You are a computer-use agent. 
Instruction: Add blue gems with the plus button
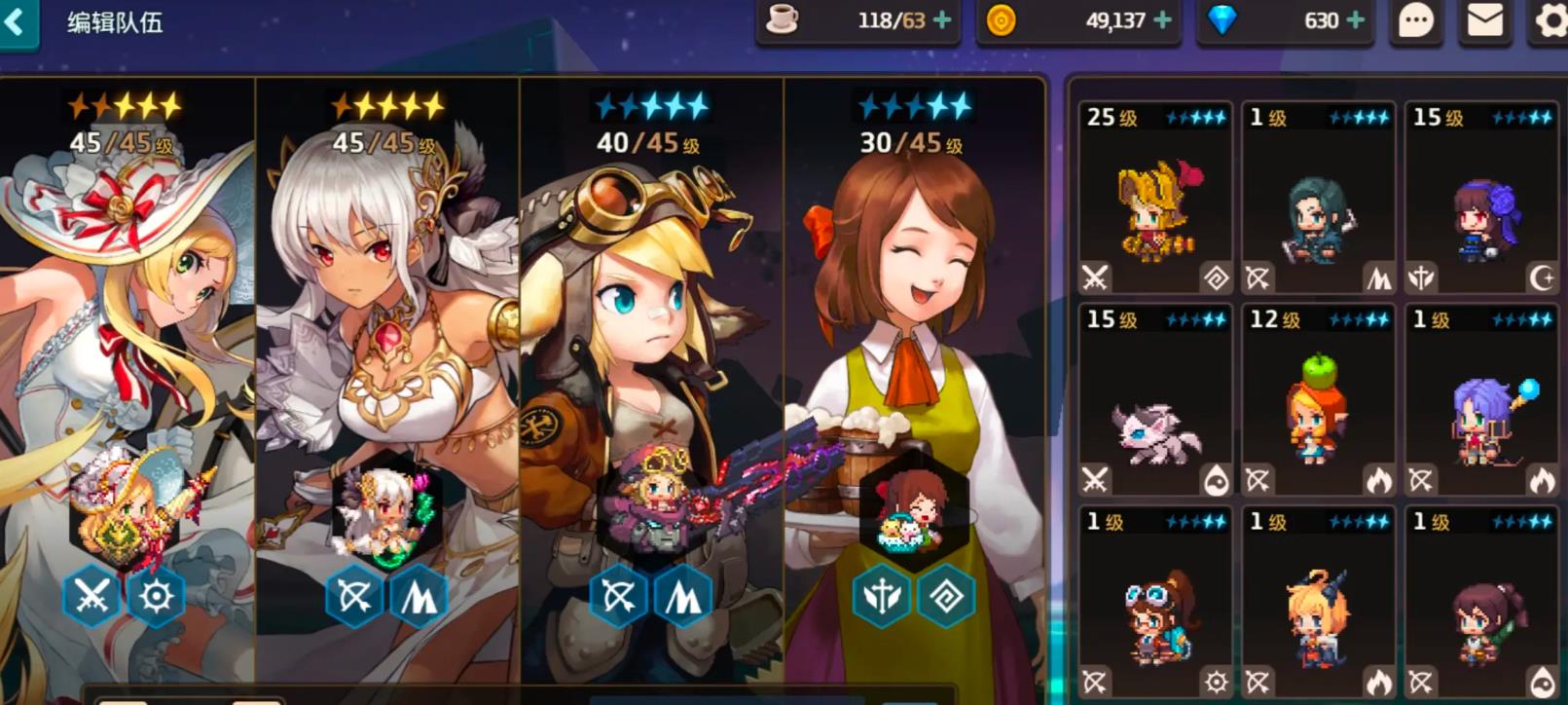coord(1356,20)
